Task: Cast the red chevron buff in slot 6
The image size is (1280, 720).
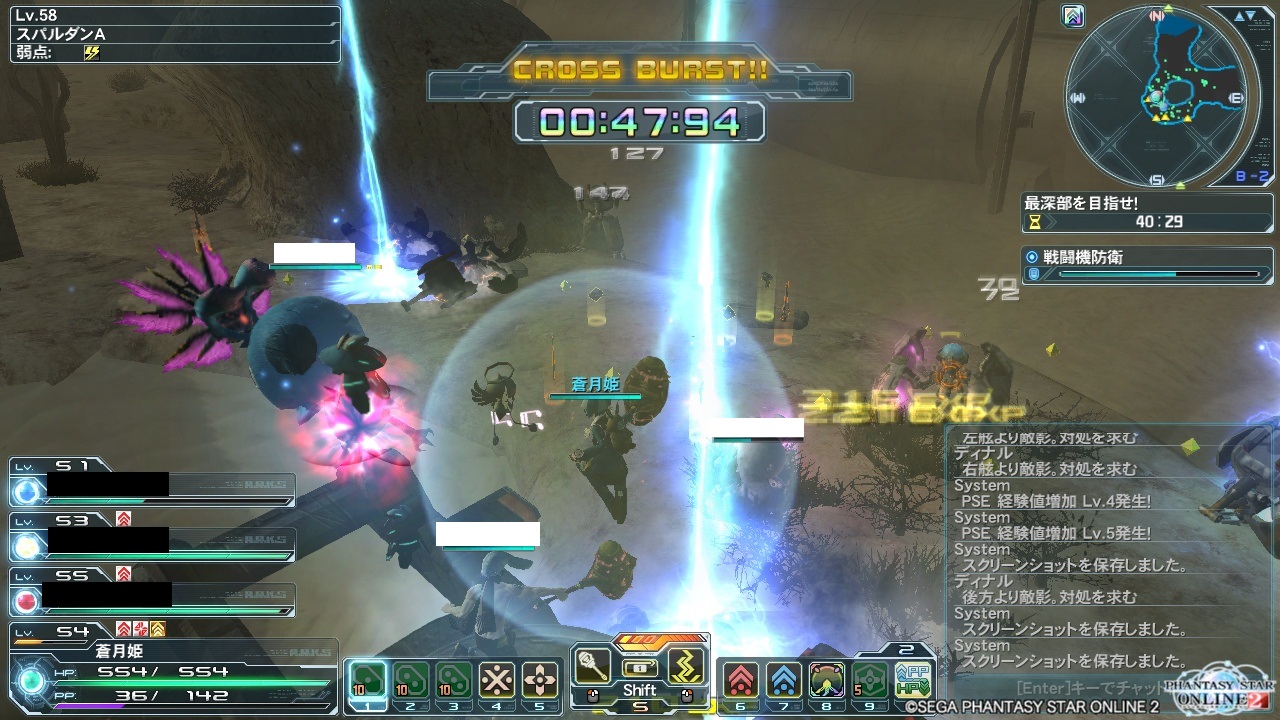Action: pyautogui.click(x=740, y=680)
